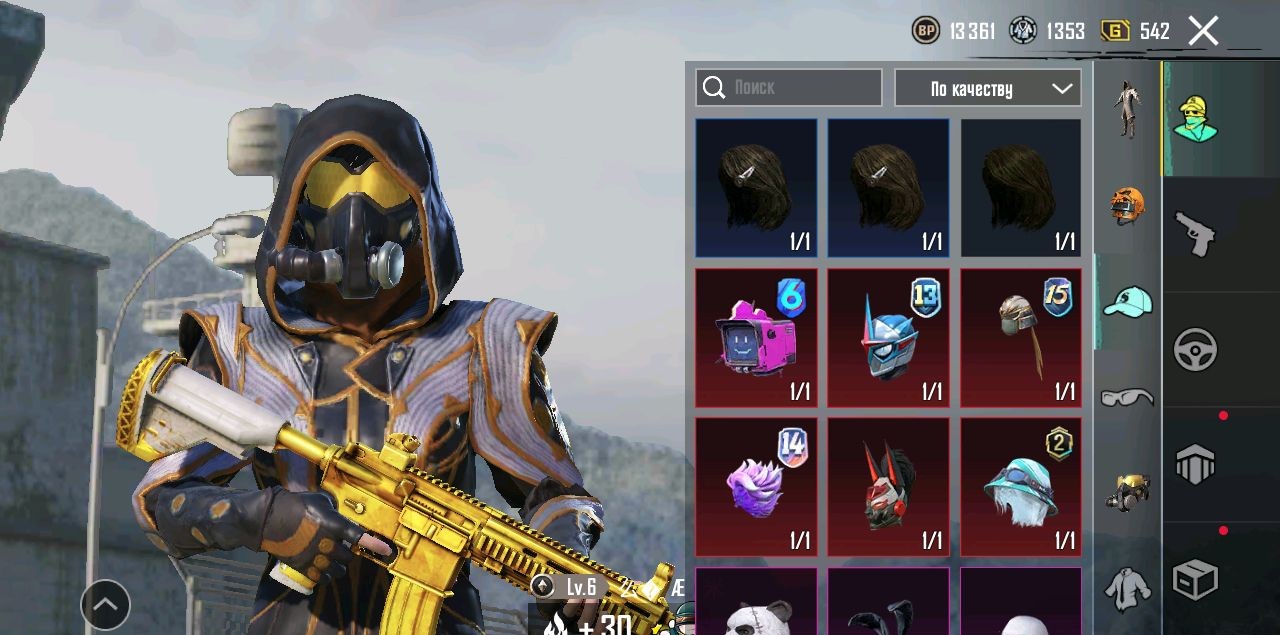The image size is (1280, 635).
Task: Equip the purple hair with badge 14
Action: point(756,487)
